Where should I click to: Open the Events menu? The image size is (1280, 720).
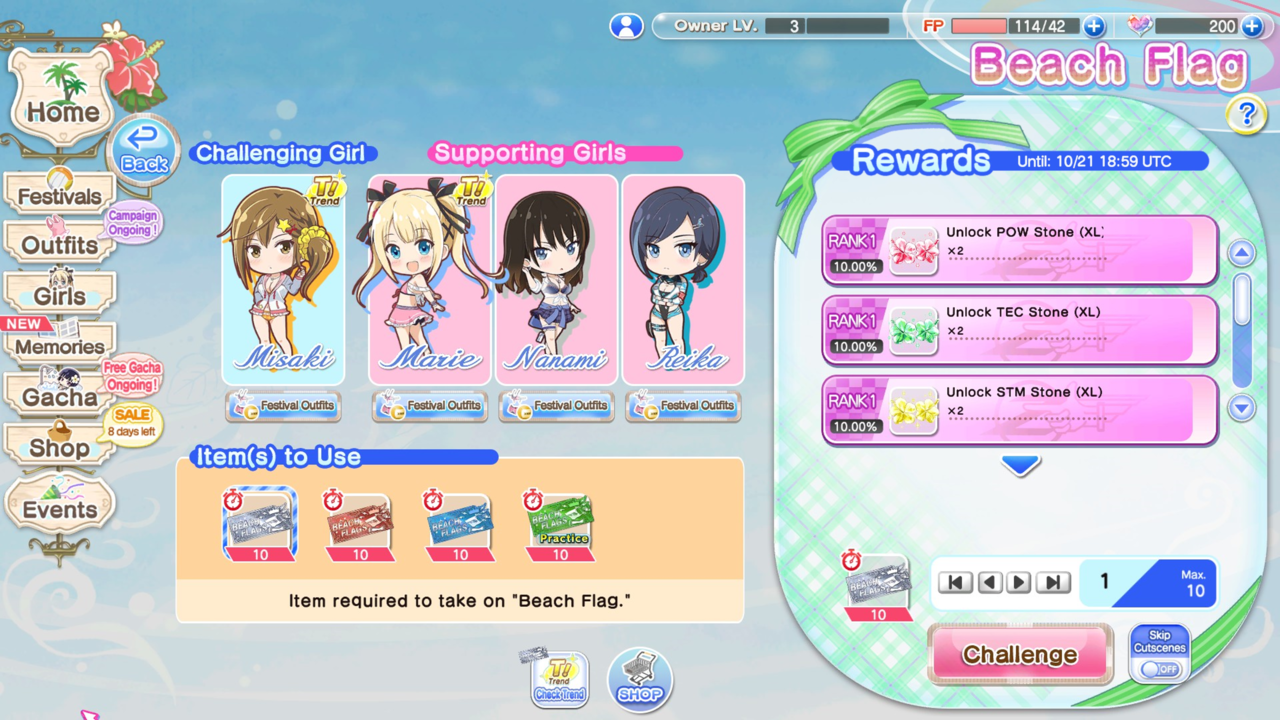click(x=60, y=509)
